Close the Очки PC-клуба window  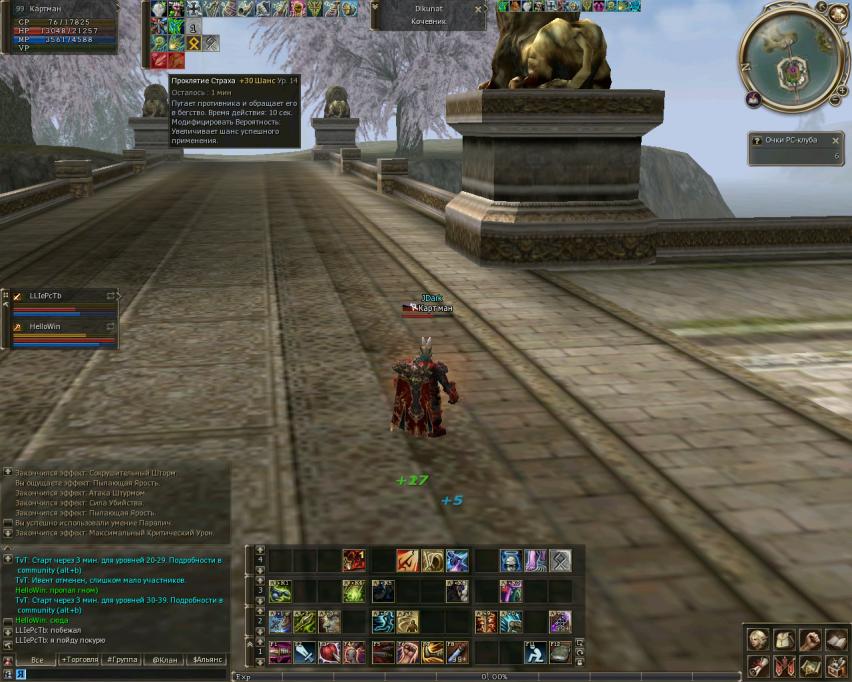[836, 141]
